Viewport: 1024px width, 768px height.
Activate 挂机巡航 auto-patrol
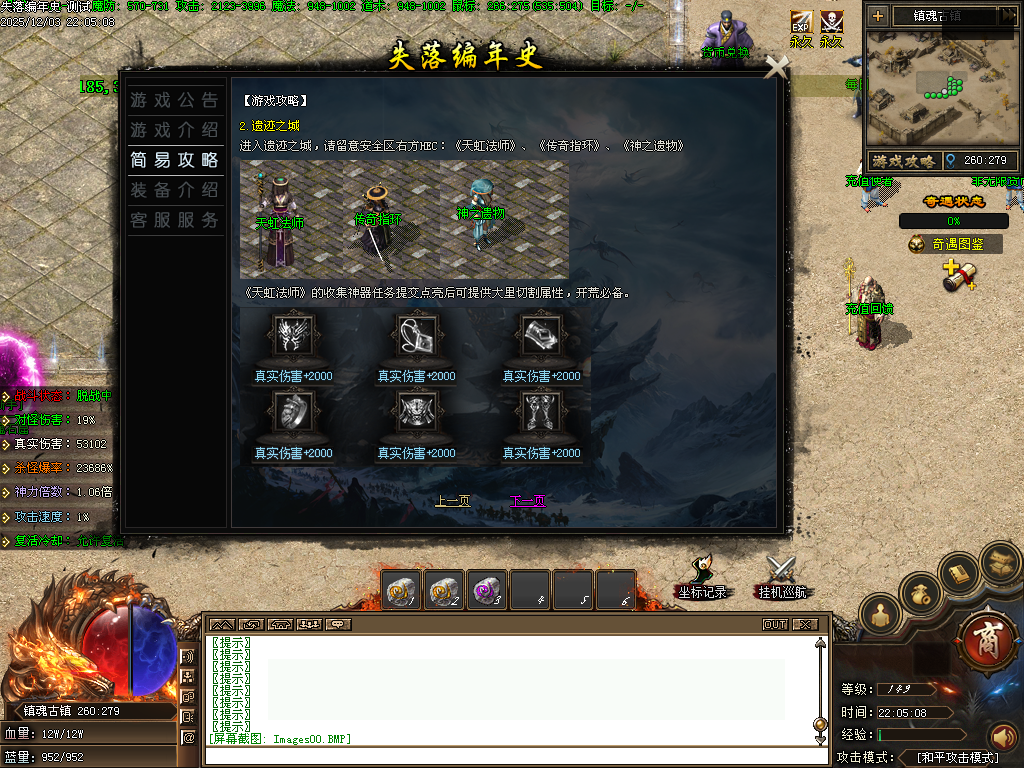781,579
